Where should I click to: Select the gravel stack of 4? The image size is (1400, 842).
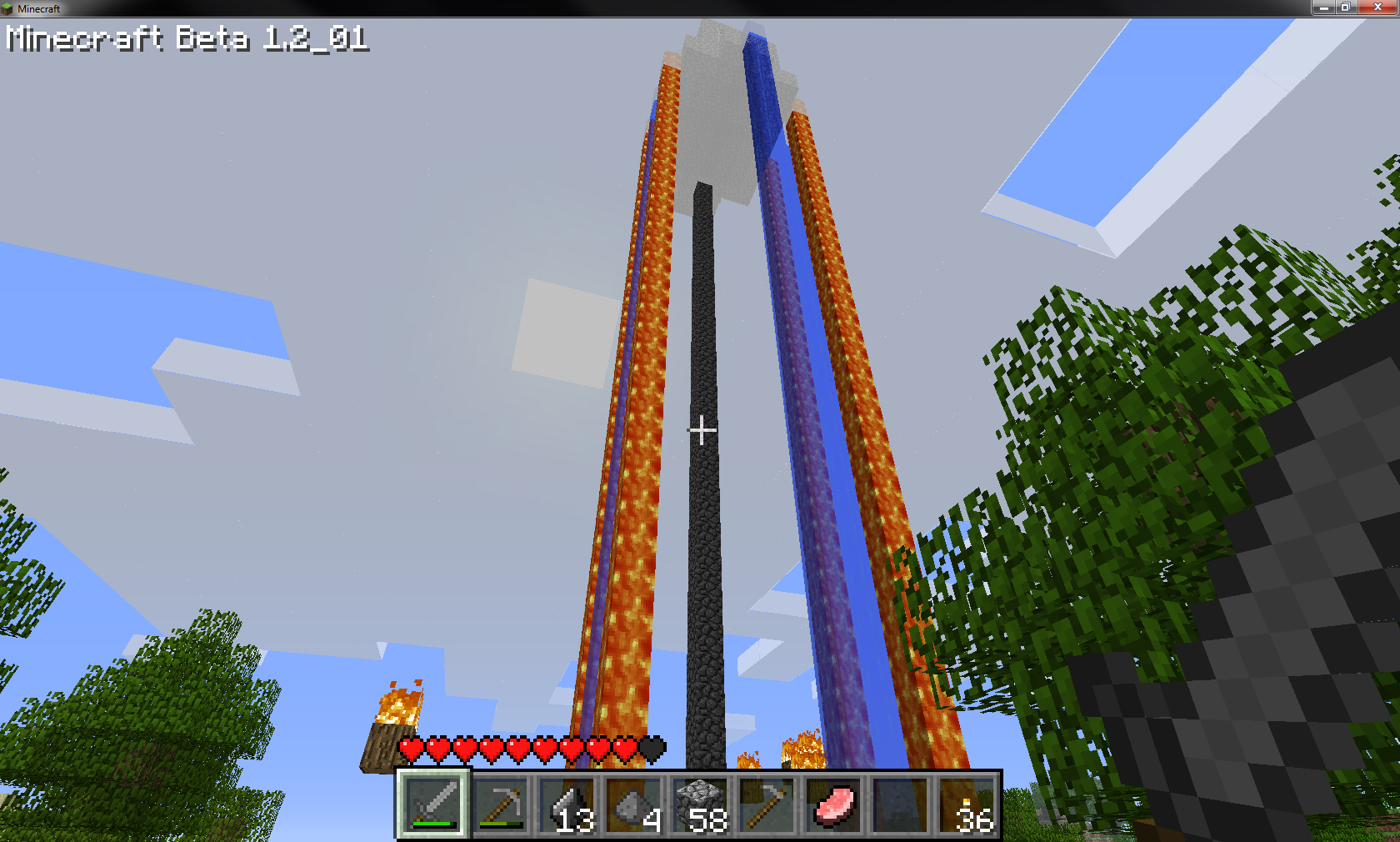[632, 802]
